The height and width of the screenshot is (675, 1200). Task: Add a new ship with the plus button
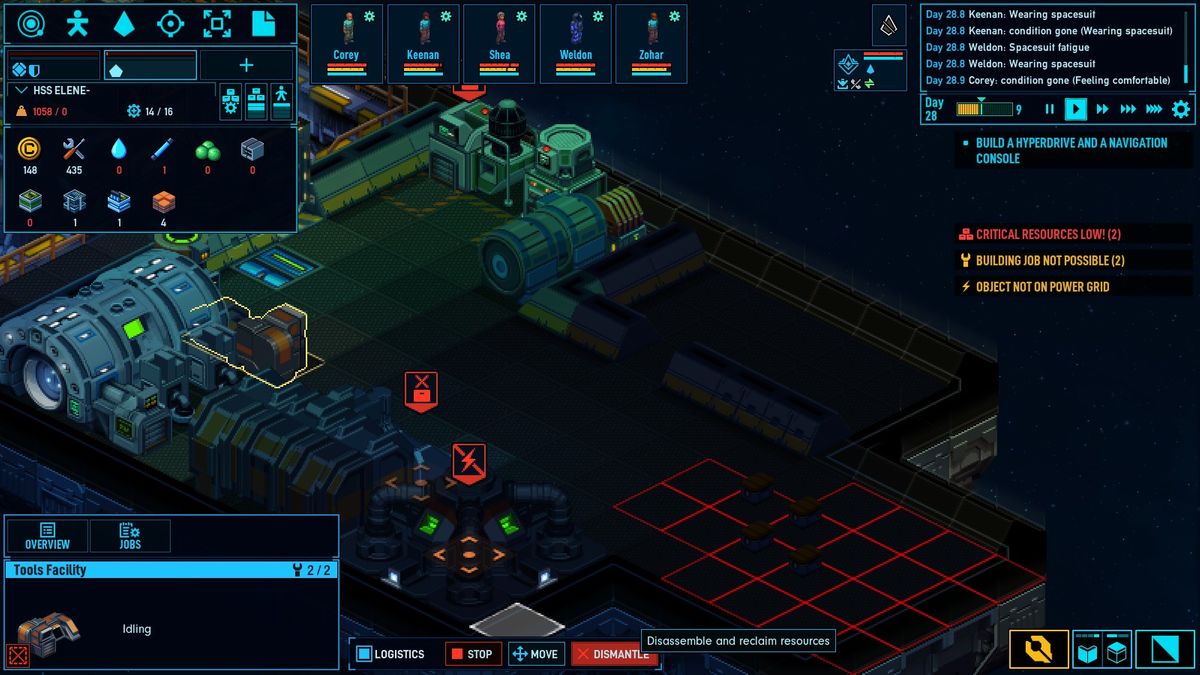coord(246,66)
